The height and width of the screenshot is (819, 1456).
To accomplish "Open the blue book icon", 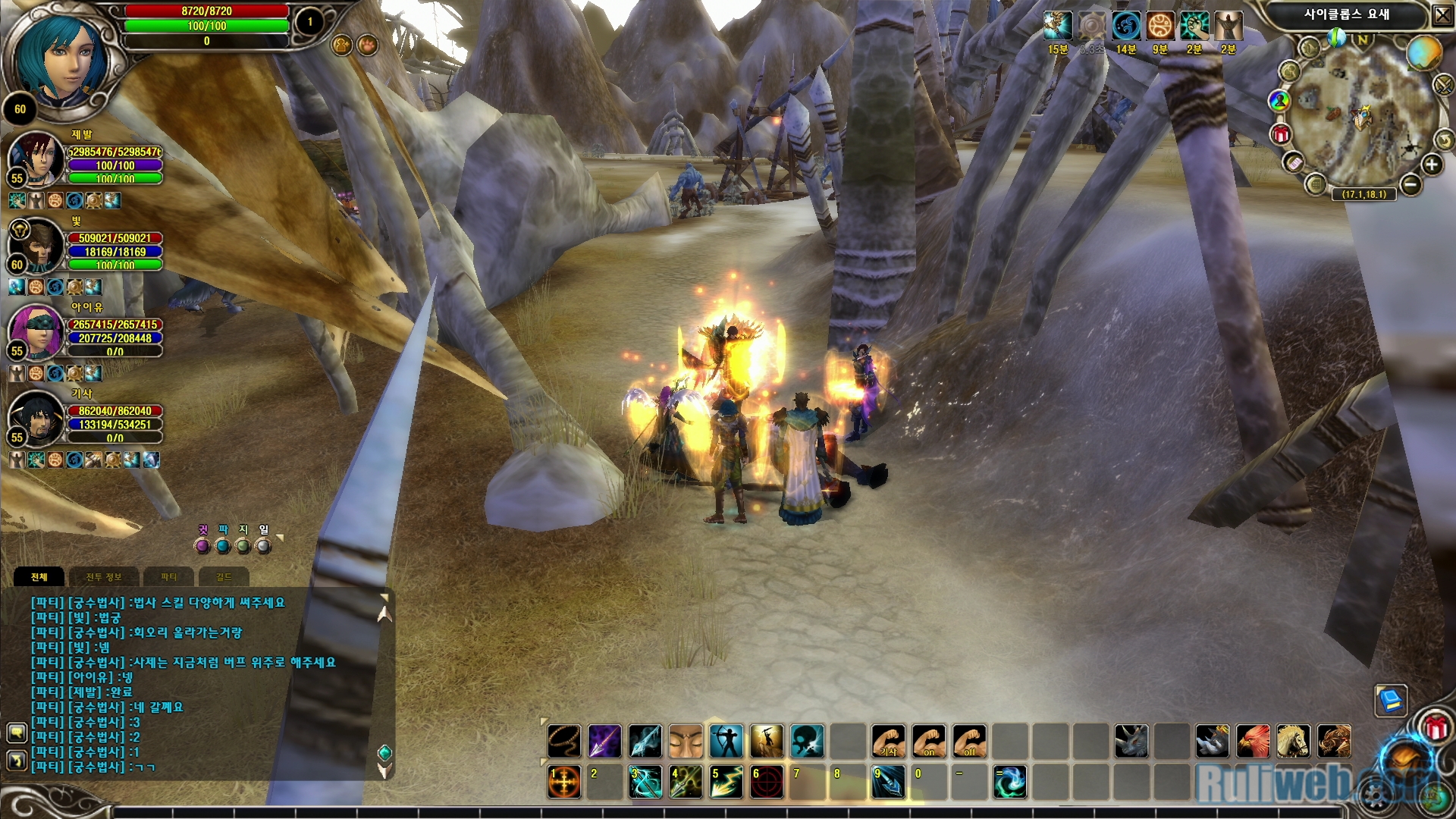I will pos(1391,699).
